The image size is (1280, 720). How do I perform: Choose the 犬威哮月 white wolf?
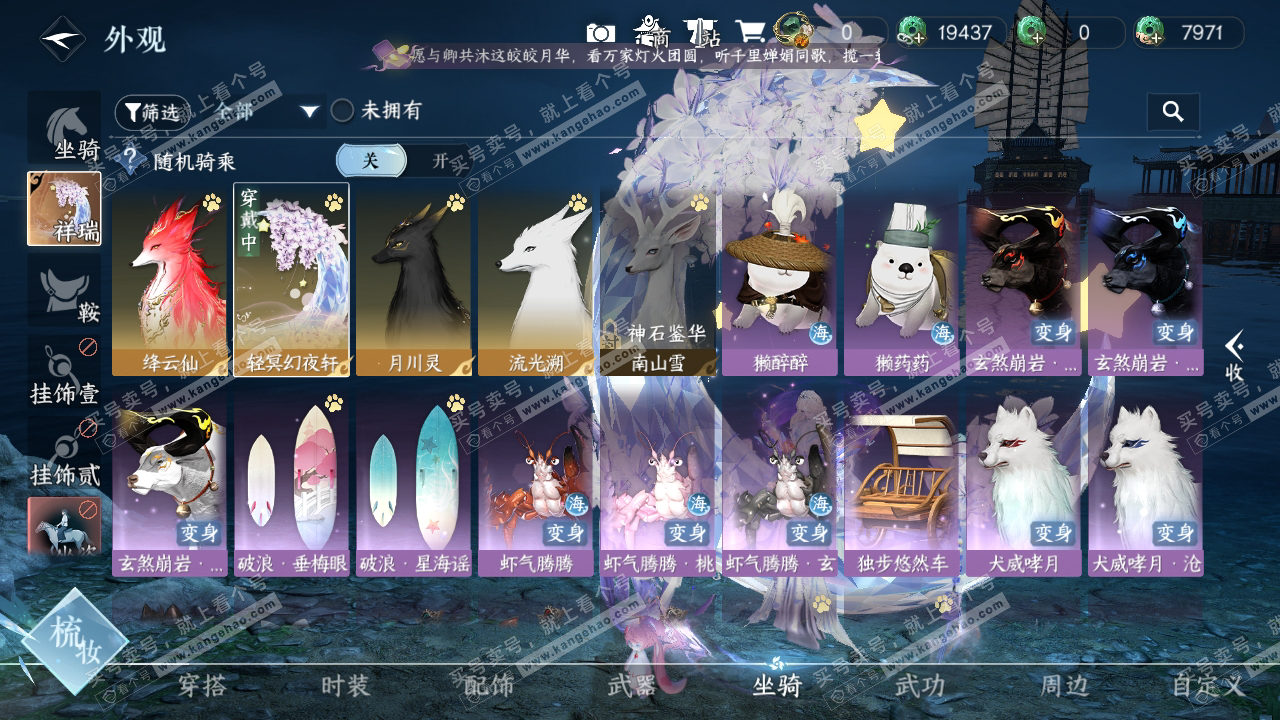point(1023,482)
